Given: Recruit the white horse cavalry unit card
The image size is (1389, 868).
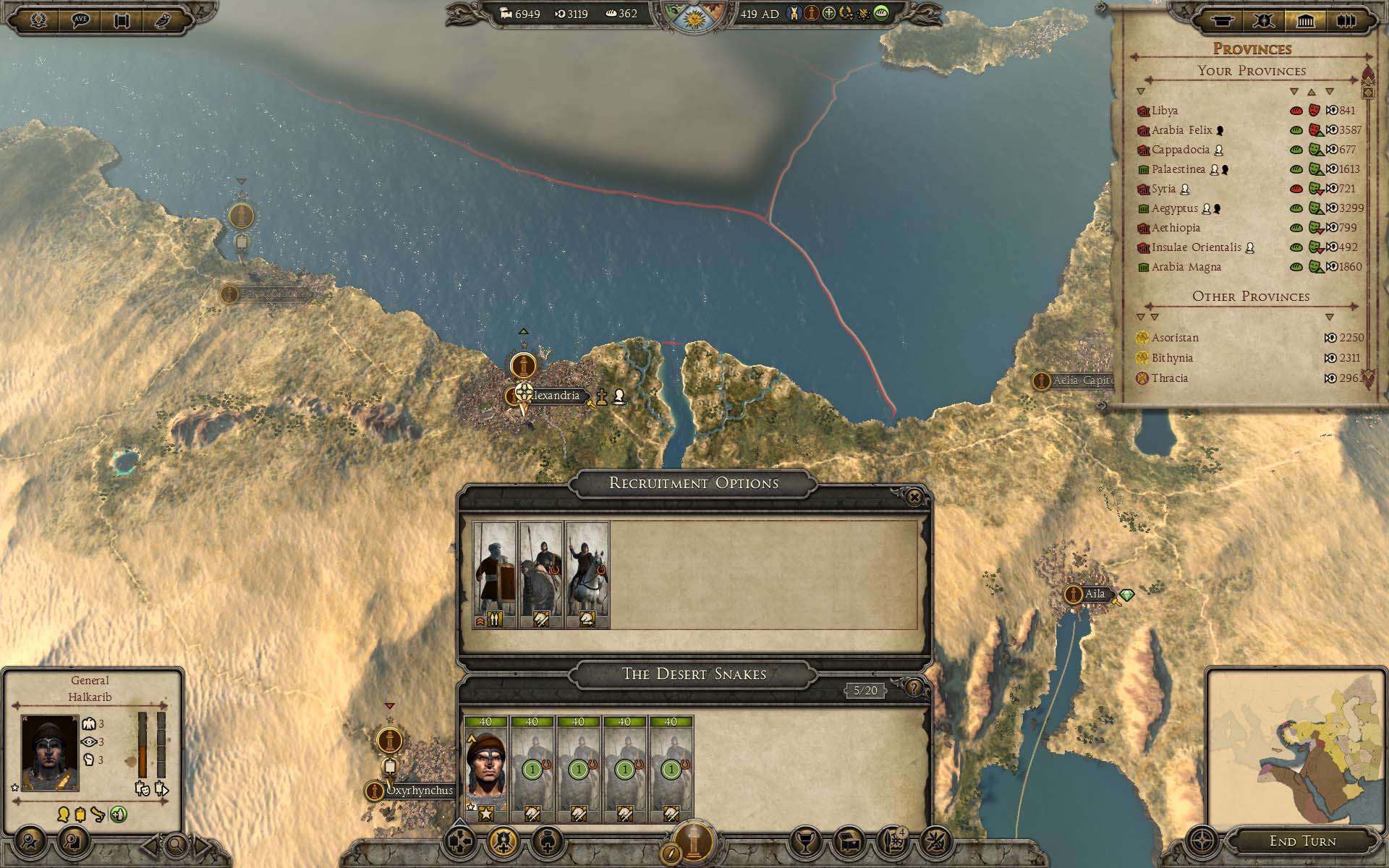Looking at the screenshot, I should click(587, 574).
